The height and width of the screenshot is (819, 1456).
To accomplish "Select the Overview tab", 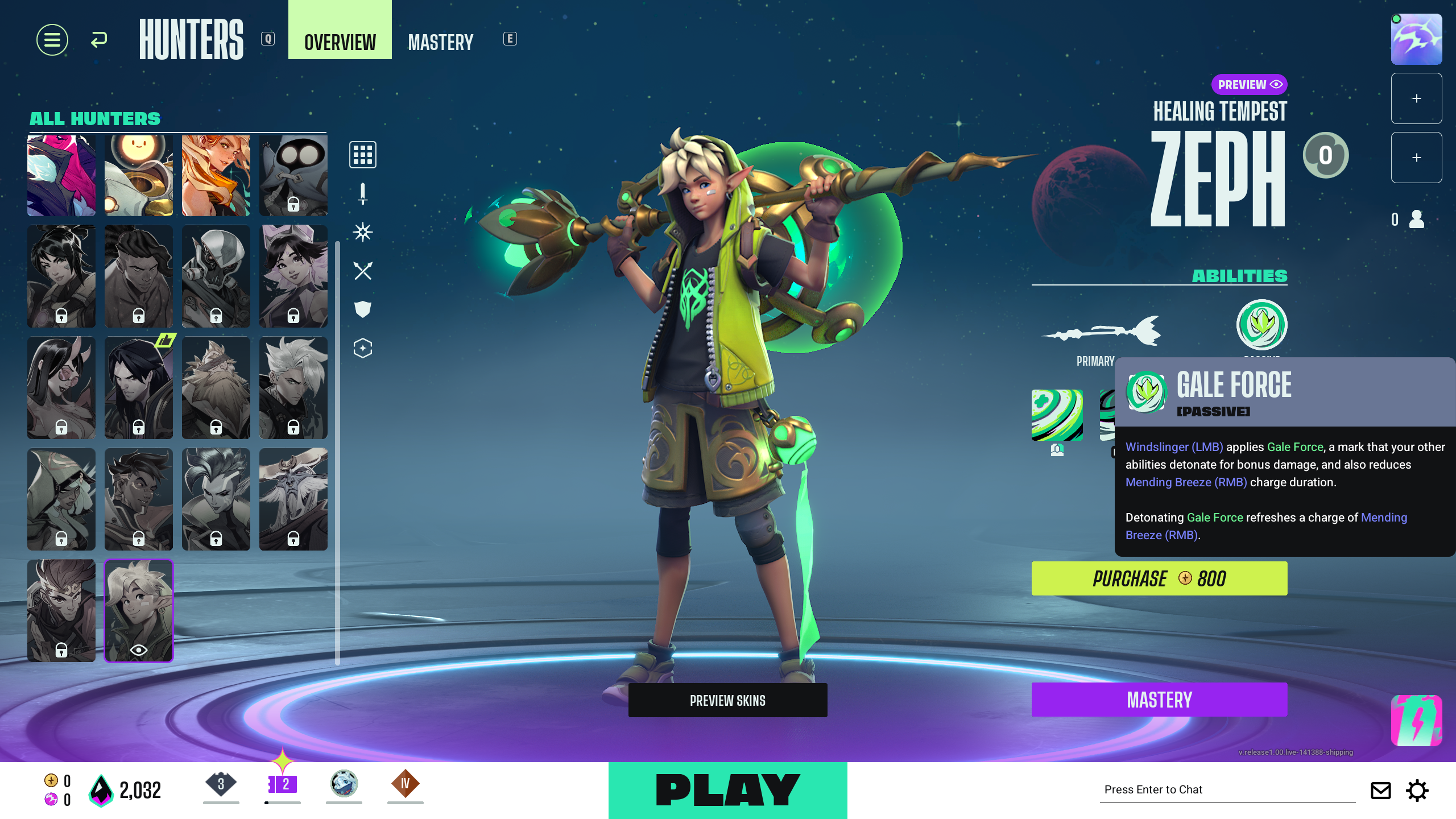I will [340, 42].
